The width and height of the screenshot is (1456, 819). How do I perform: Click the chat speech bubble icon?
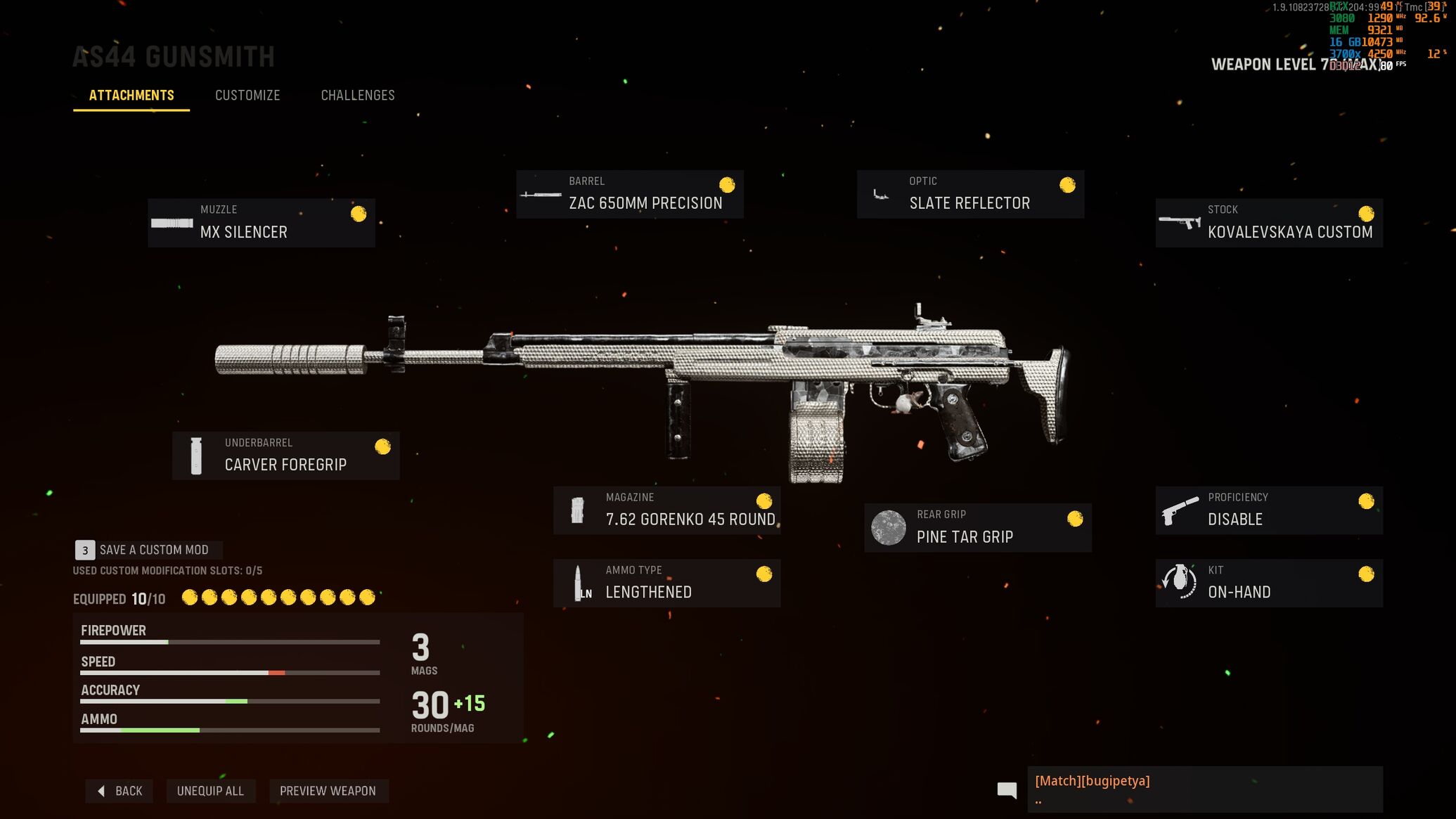point(1007,790)
